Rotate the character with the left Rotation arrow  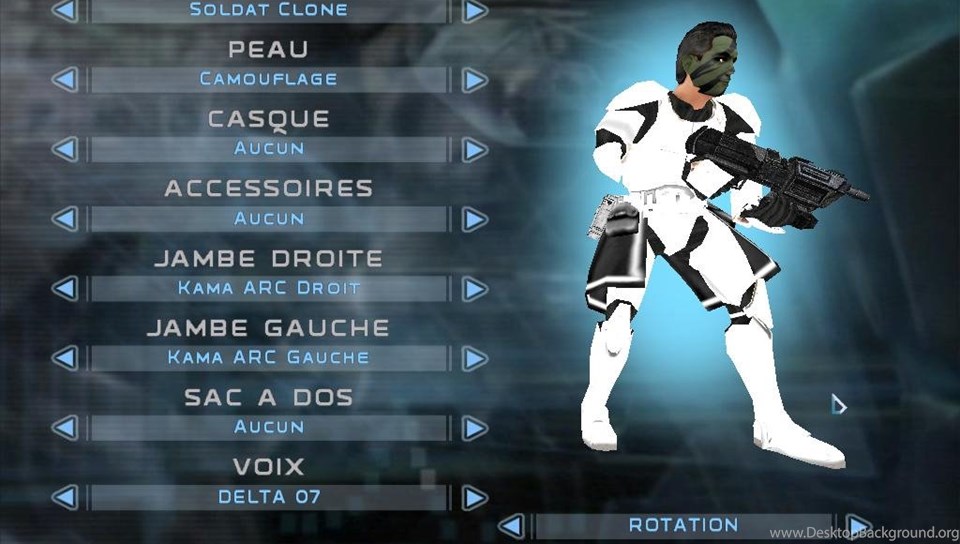[510, 526]
